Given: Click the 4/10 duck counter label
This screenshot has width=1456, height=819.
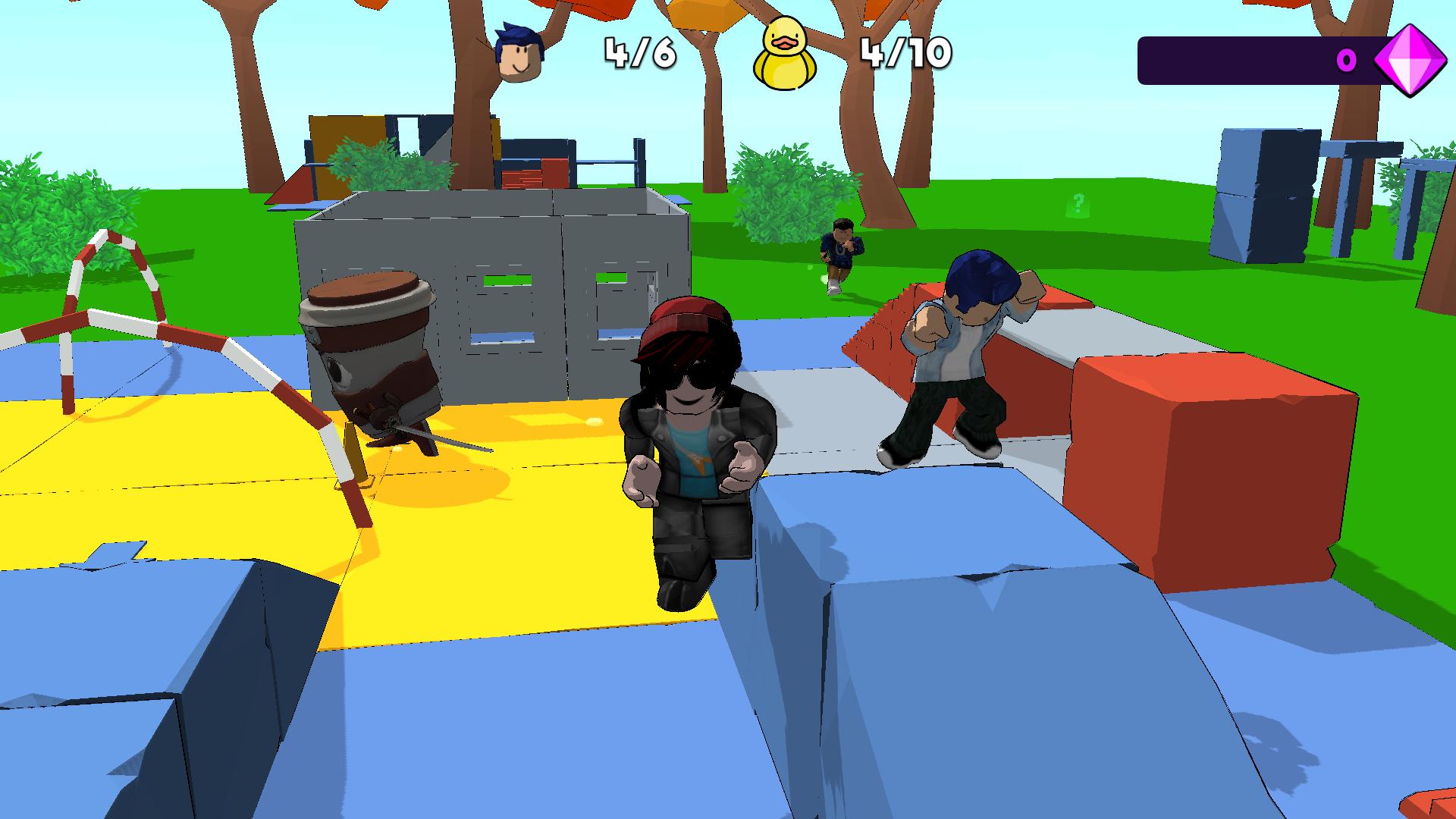Looking at the screenshot, I should (906, 53).
